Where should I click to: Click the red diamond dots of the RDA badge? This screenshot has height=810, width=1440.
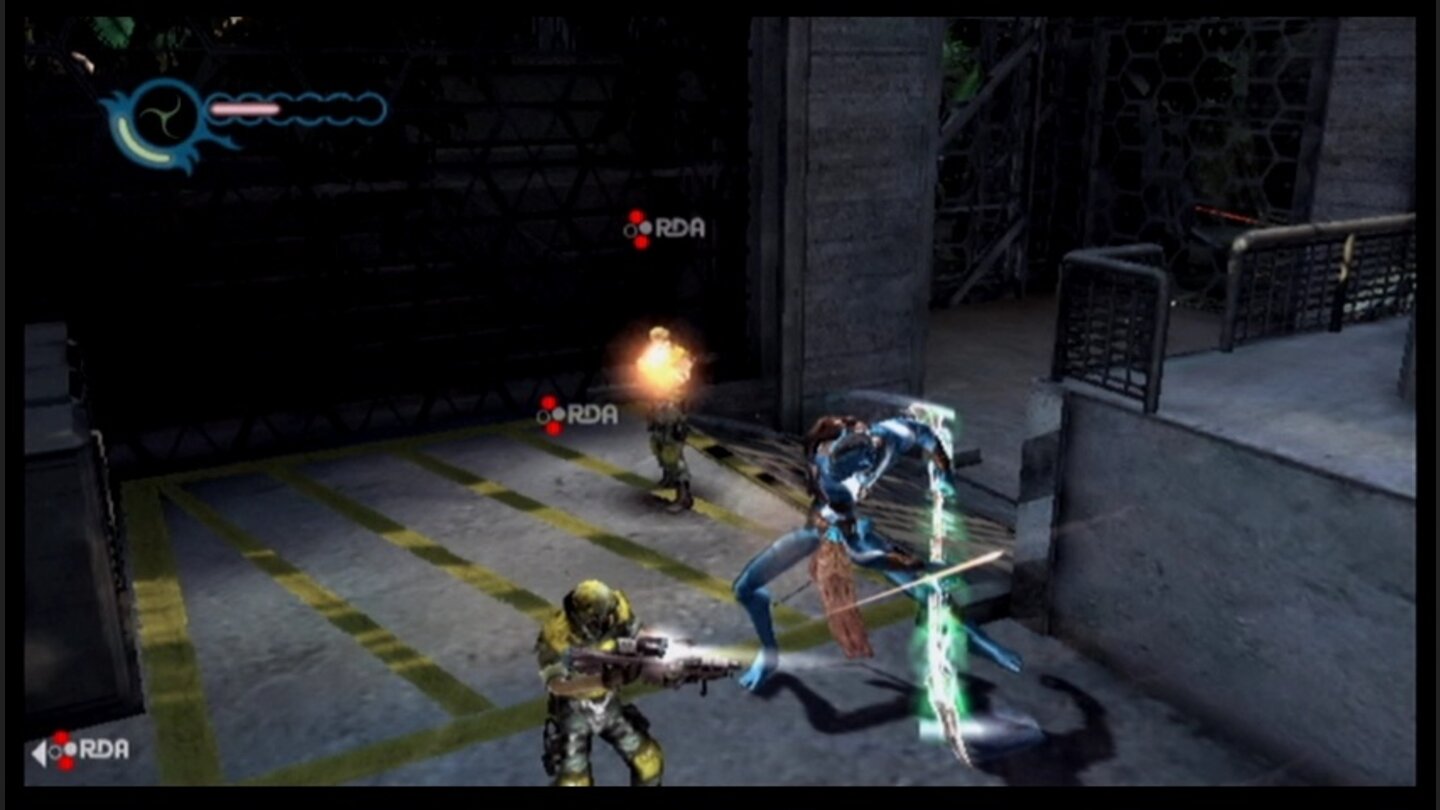639,229
